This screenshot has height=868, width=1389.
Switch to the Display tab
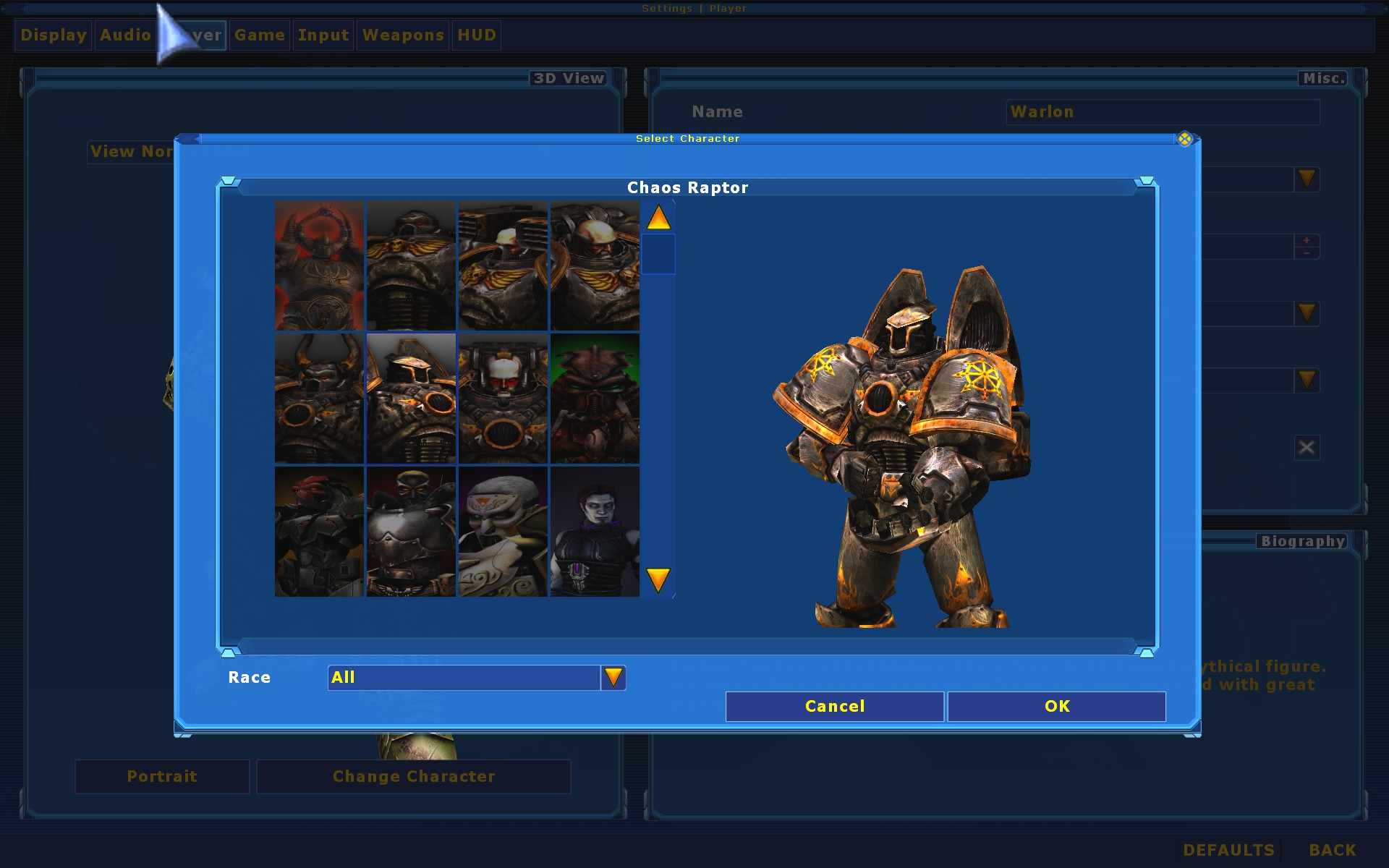52,35
